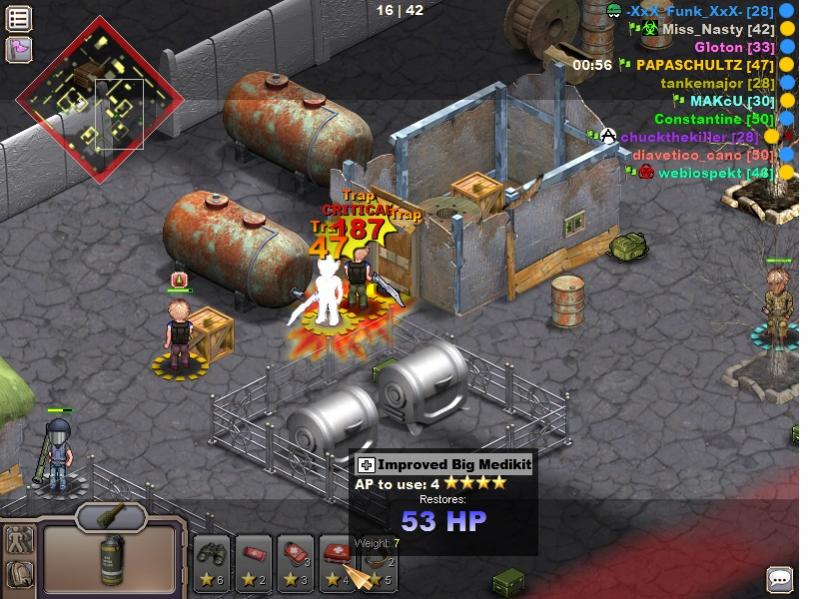Choose Constantine from the player list
This screenshot has height=599, width=818.
[x=713, y=119]
